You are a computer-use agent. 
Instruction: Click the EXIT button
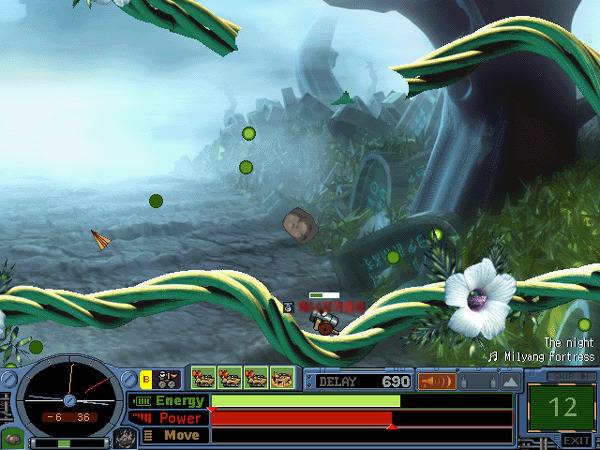click(x=574, y=440)
